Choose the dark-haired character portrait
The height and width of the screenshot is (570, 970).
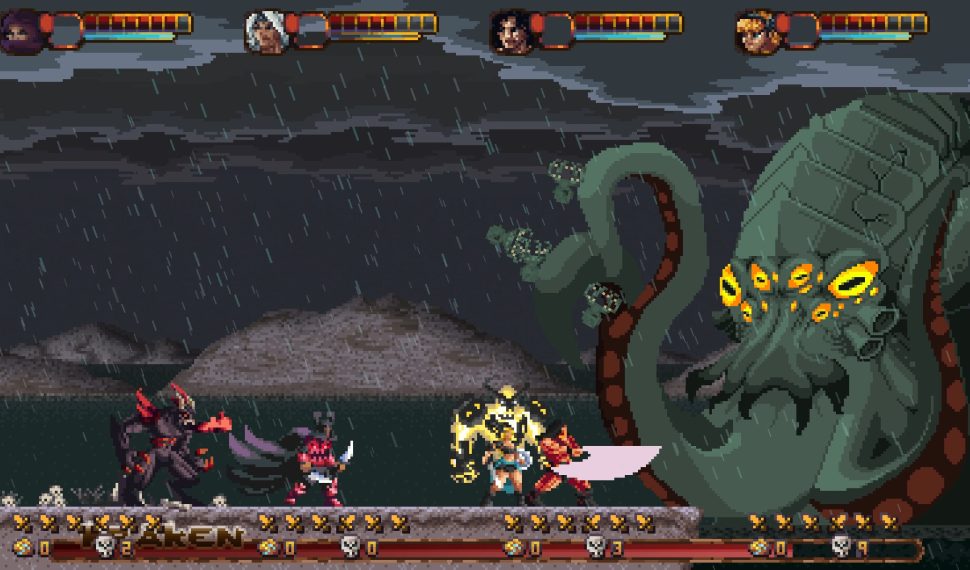tap(511, 32)
